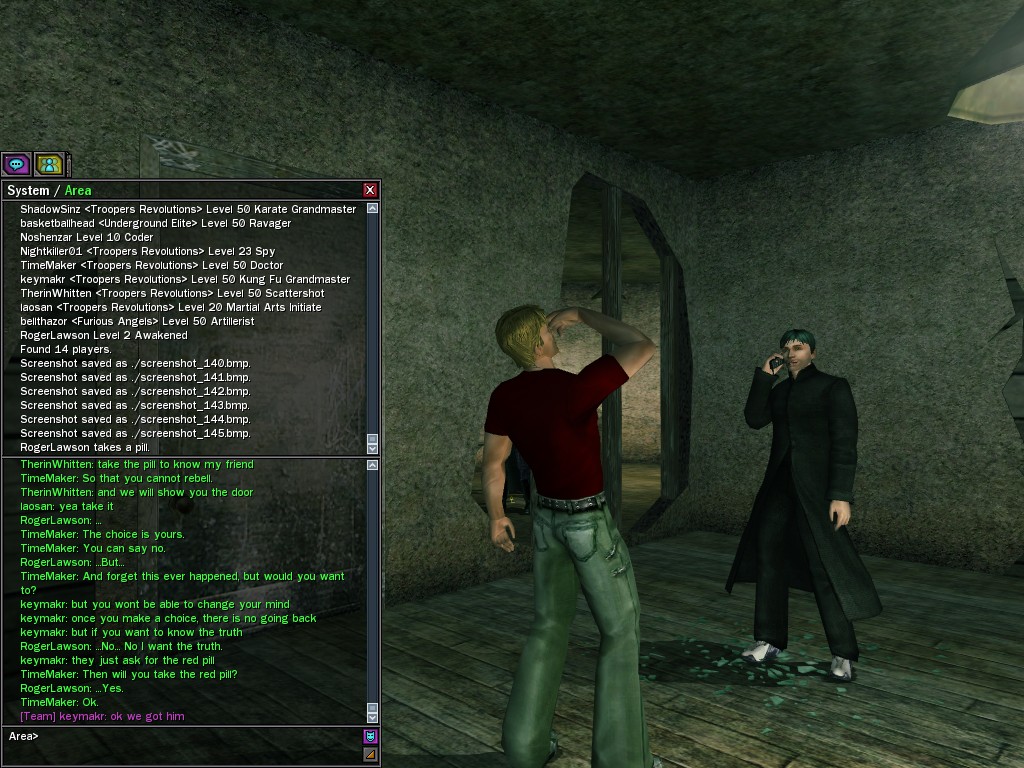Click the up arrow of the Area chat scrollbar
Viewport: 1024px width, 768px height.
tap(373, 465)
